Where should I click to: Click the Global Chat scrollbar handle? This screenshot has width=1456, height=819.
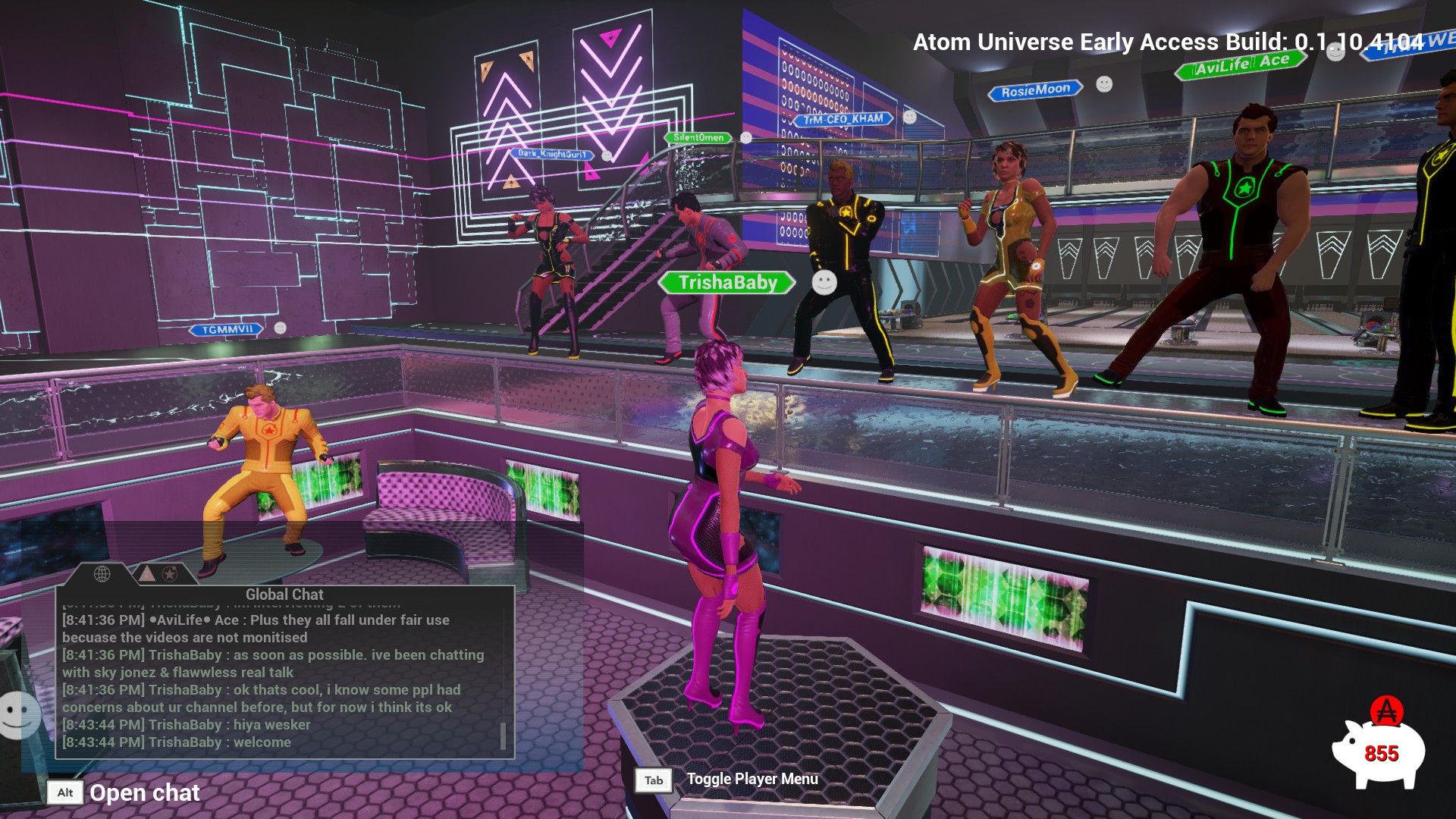503,735
